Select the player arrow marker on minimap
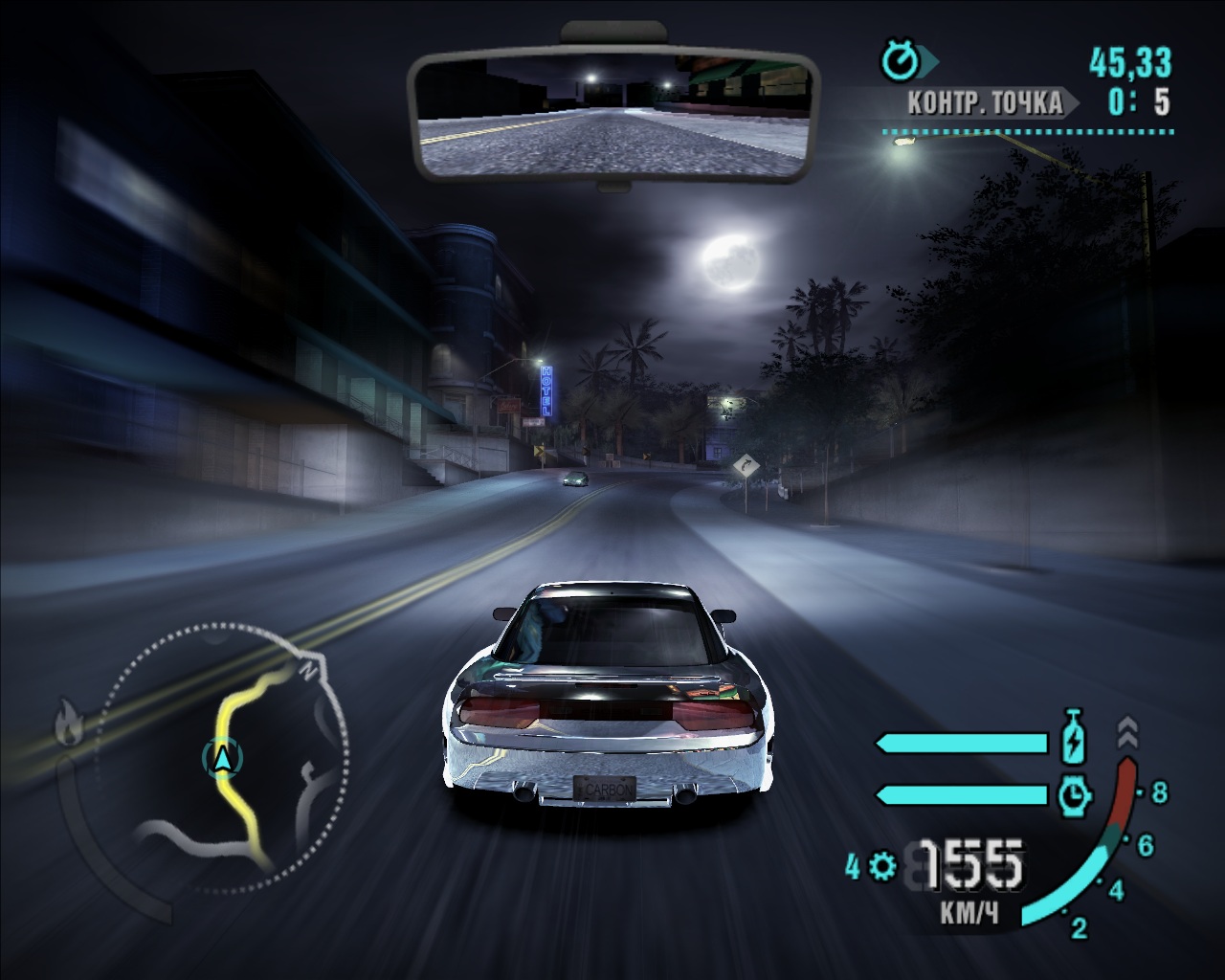 (x=223, y=757)
